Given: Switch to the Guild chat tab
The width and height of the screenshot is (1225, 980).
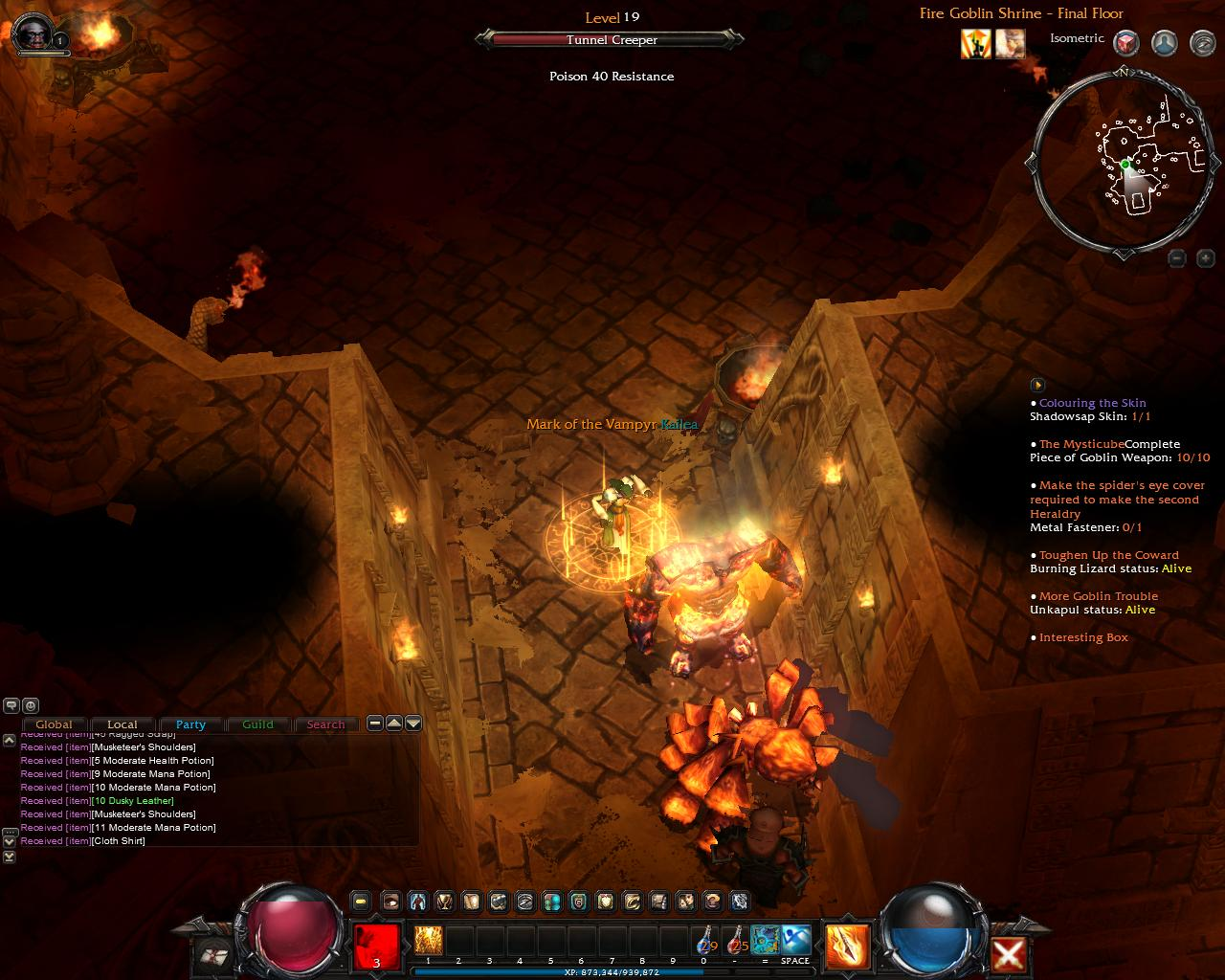Looking at the screenshot, I should pyautogui.click(x=257, y=724).
